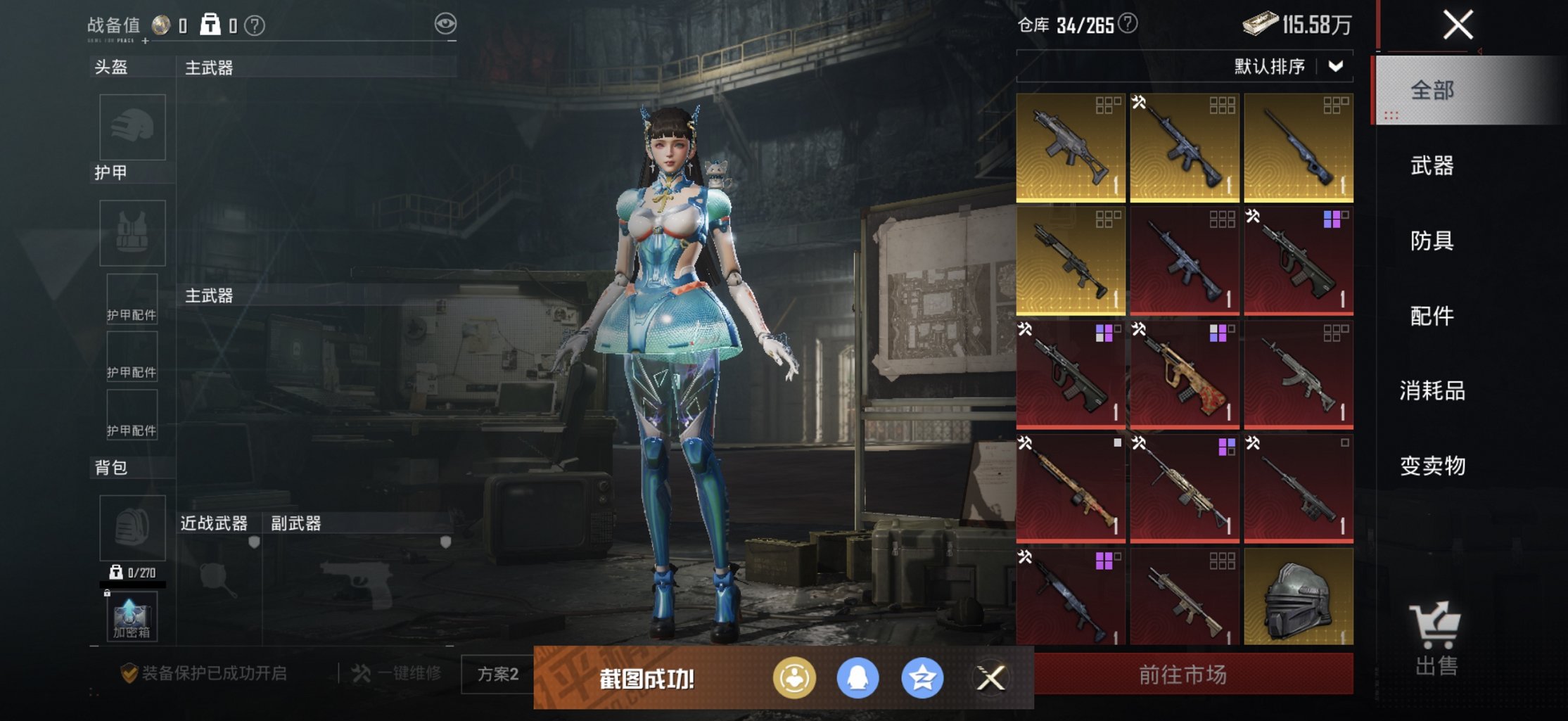Select the empty helmet slot under 头盔
Image resolution: width=1568 pixels, height=721 pixels.
pyautogui.click(x=132, y=127)
